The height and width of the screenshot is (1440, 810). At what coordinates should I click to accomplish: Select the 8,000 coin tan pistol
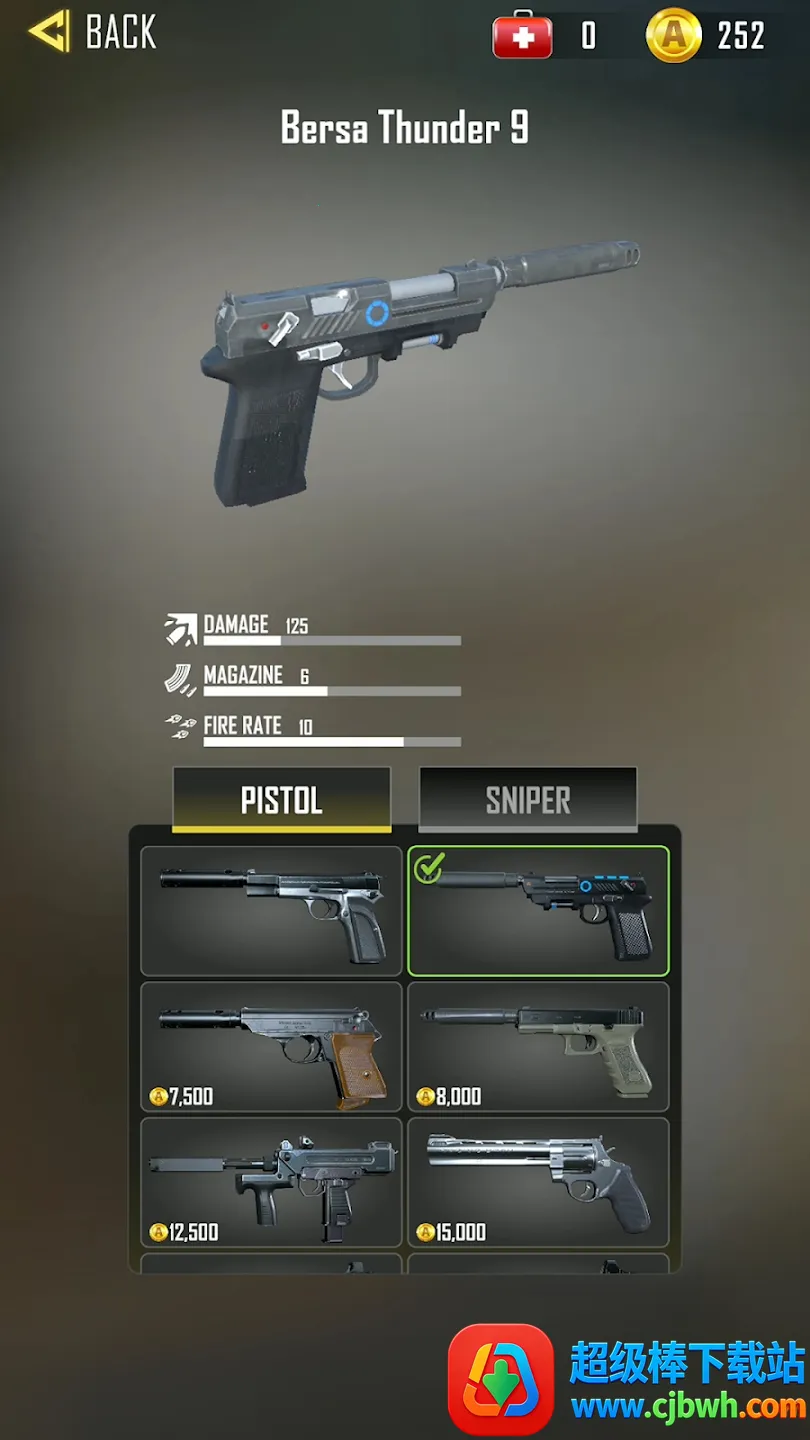(x=538, y=1046)
